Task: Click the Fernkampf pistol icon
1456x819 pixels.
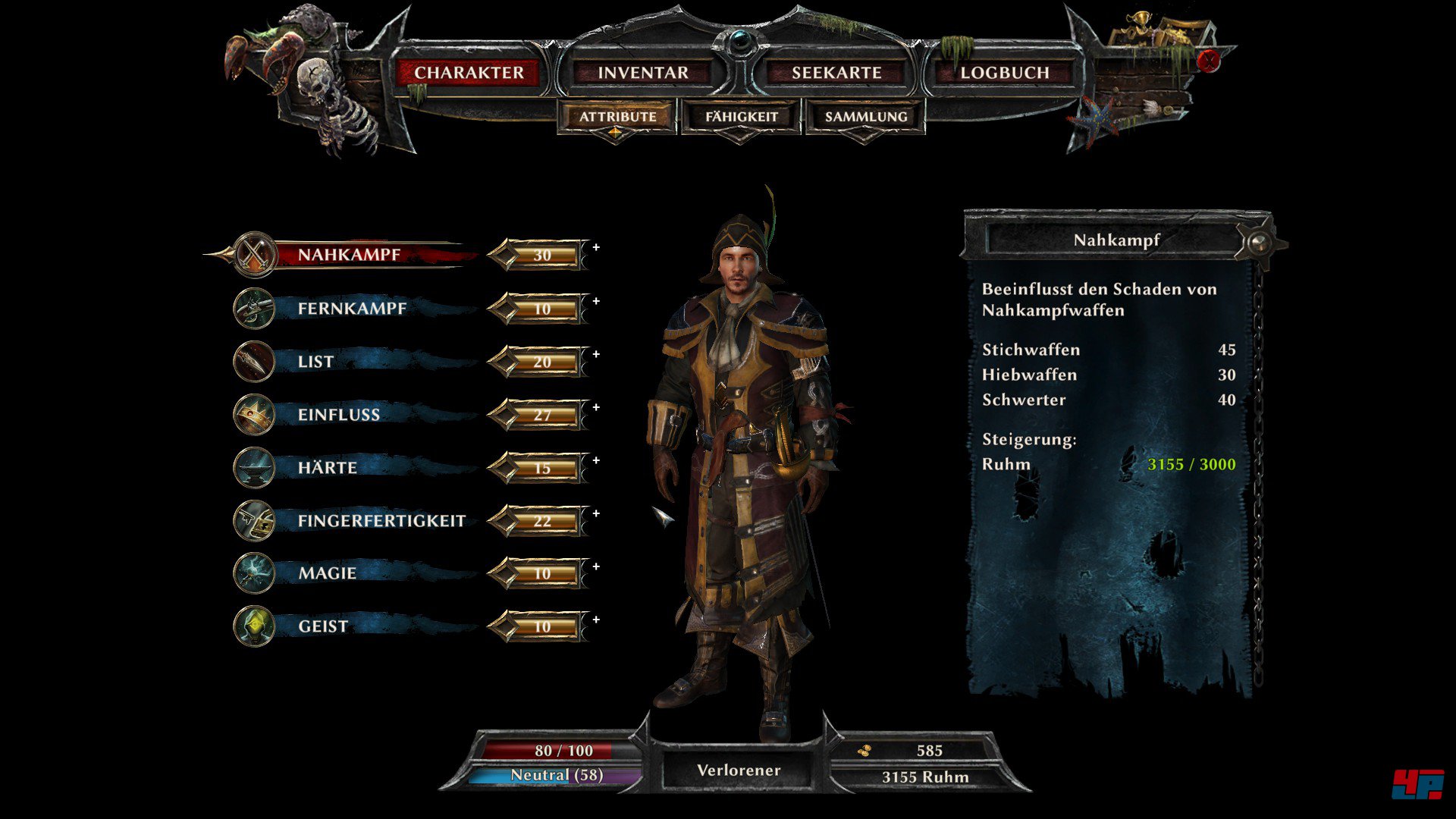Action: pos(253,308)
